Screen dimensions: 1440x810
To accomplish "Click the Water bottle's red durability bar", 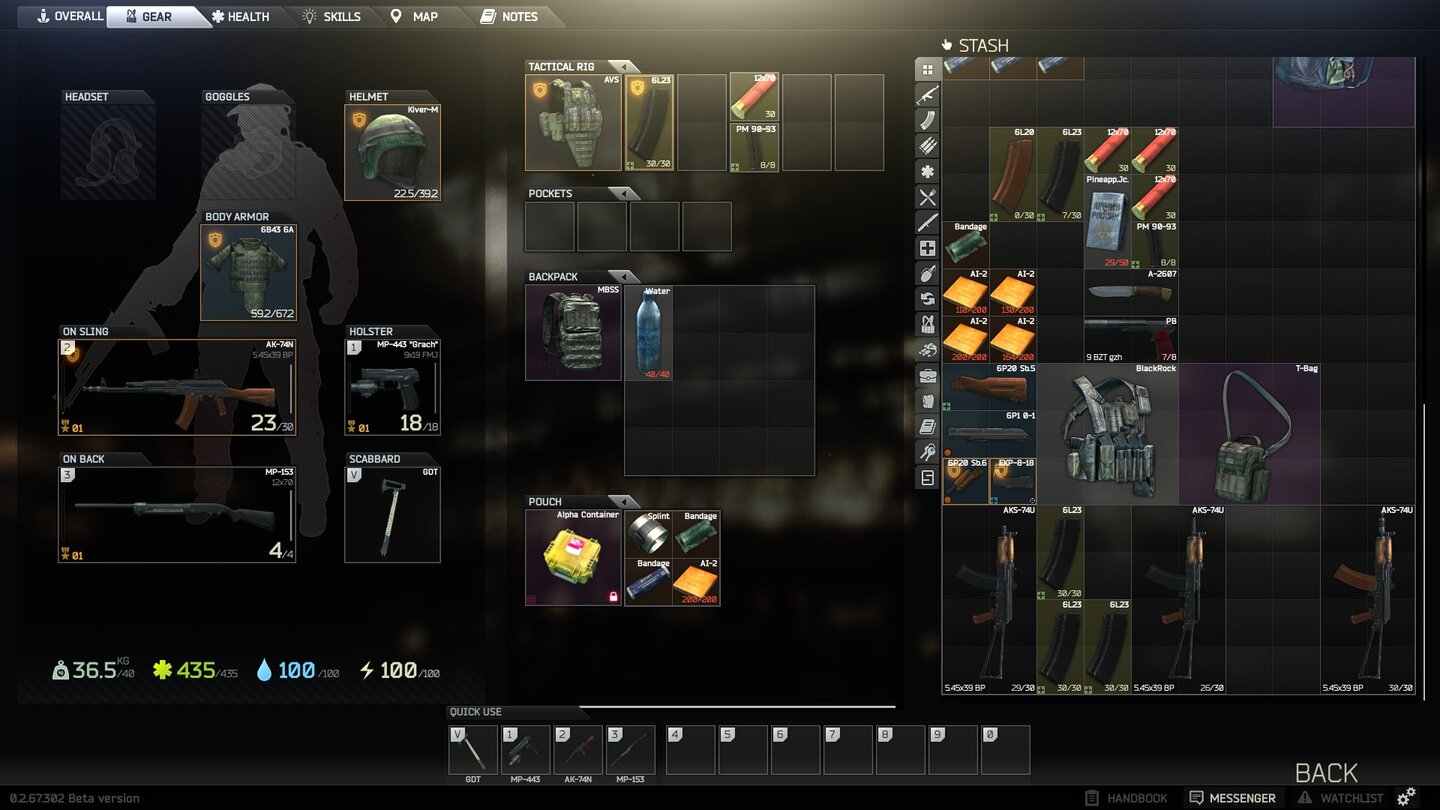I will (x=657, y=374).
